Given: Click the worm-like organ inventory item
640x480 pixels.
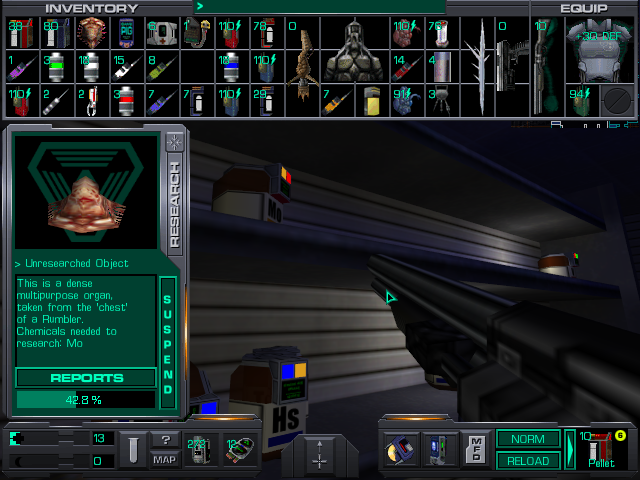Looking at the screenshot, I should [x=301, y=63].
